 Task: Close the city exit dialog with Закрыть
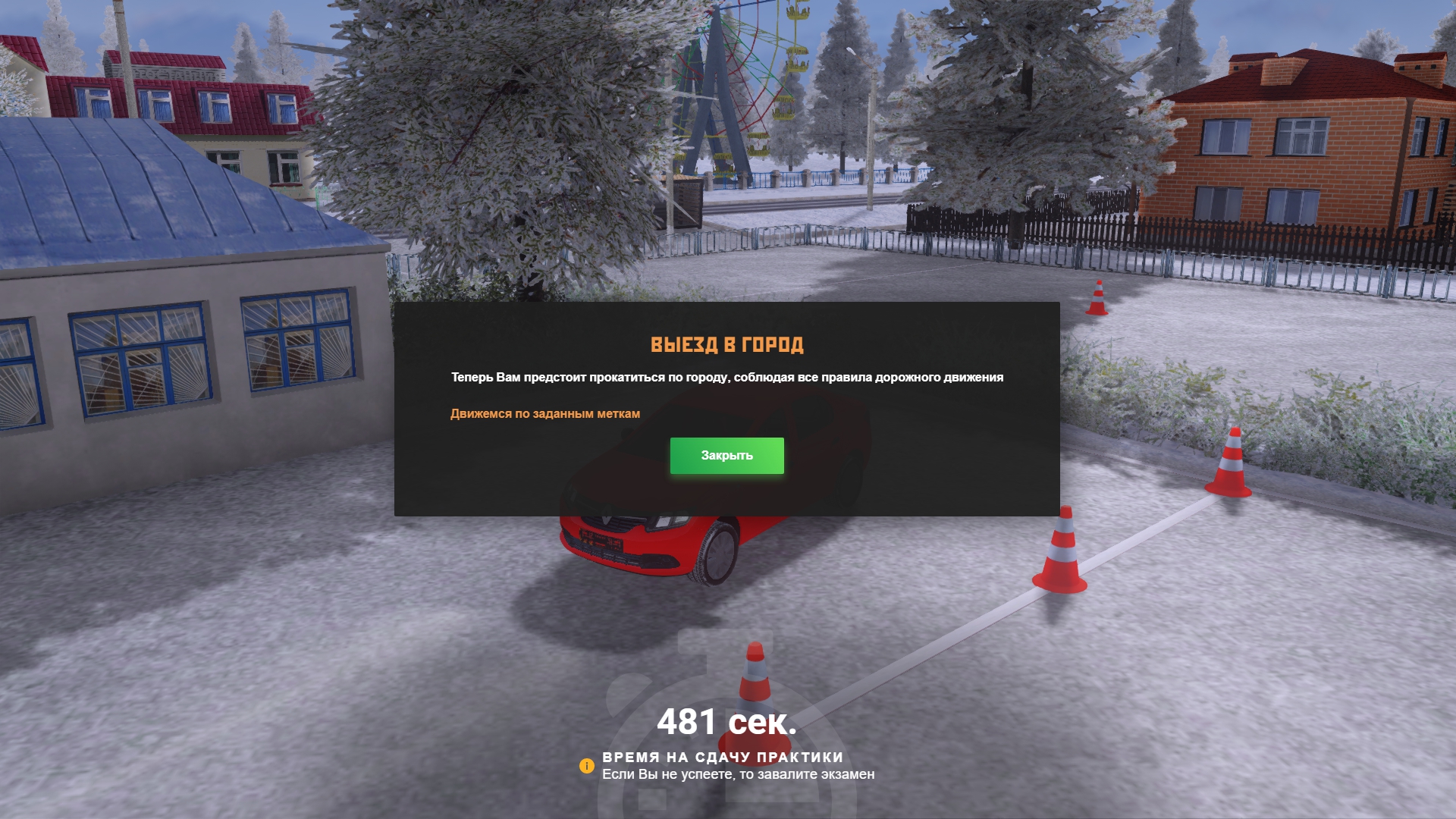[726, 456]
